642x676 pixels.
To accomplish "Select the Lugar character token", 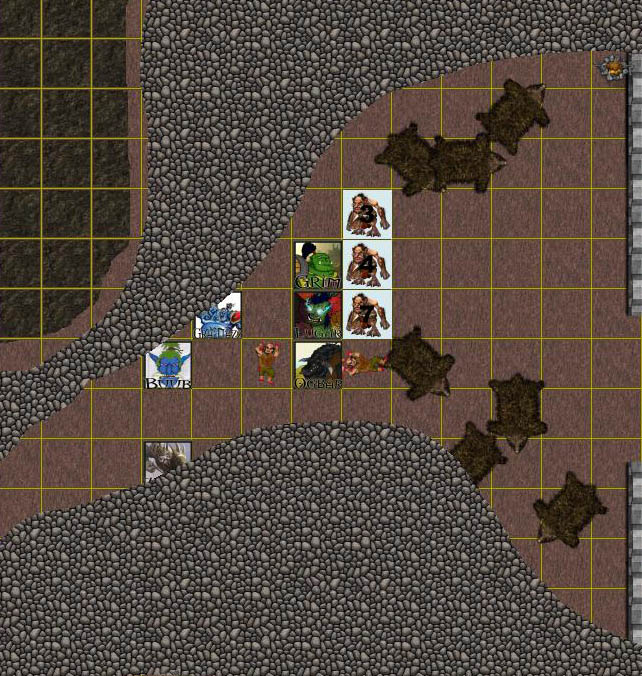I will pos(318,314).
